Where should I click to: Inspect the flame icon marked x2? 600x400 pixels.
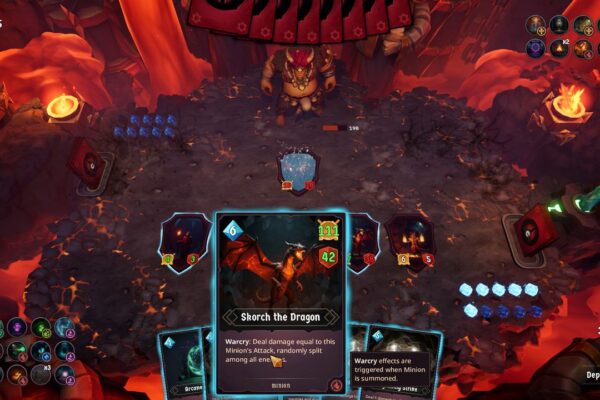tap(558, 48)
